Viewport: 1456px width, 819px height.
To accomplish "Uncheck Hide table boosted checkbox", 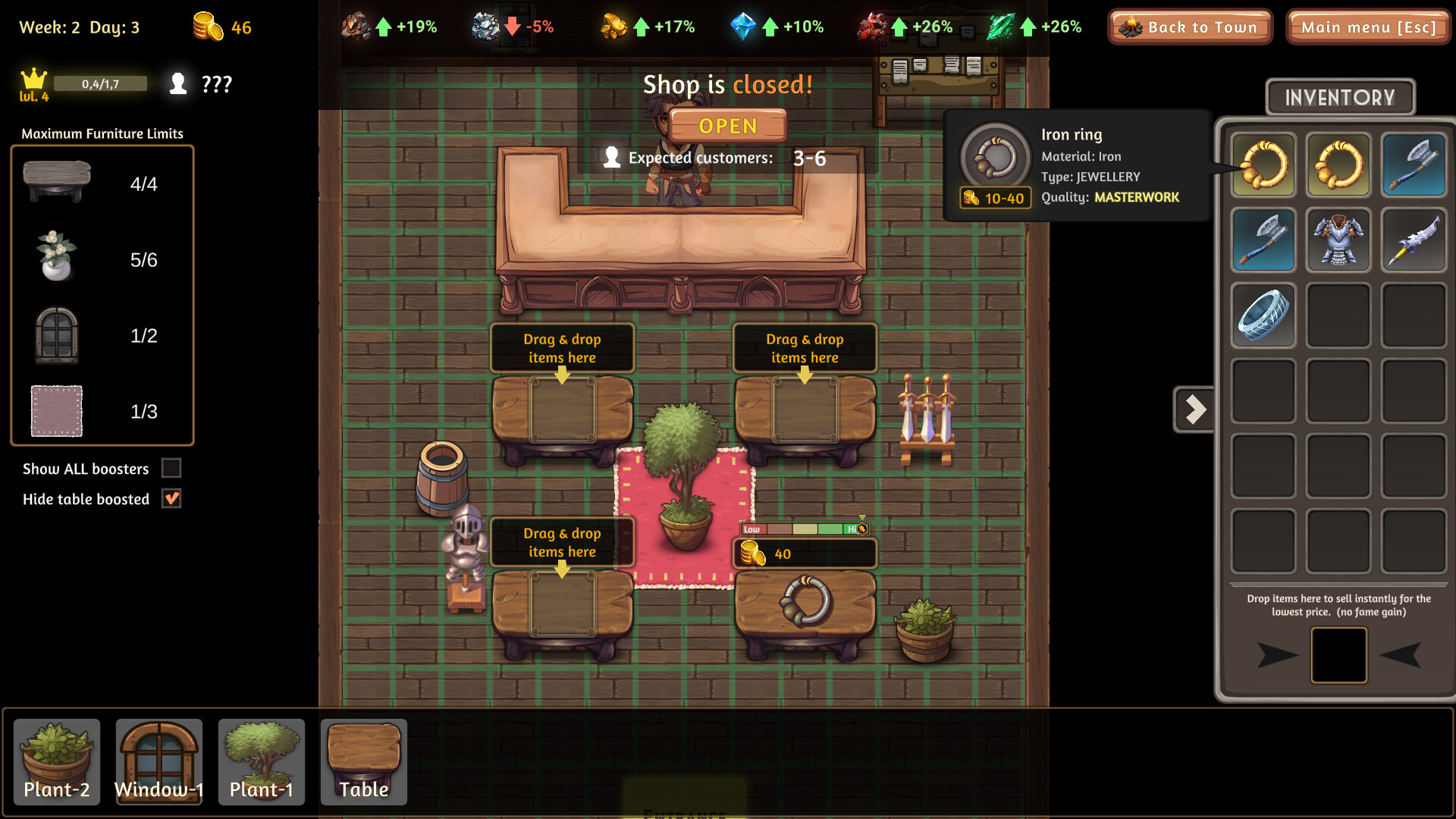I will (172, 499).
